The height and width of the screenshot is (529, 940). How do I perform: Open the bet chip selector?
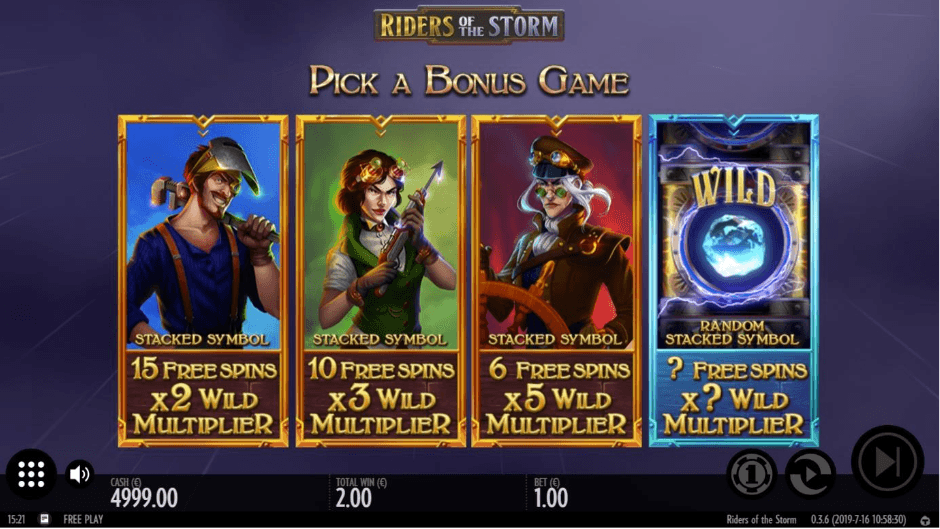click(751, 472)
